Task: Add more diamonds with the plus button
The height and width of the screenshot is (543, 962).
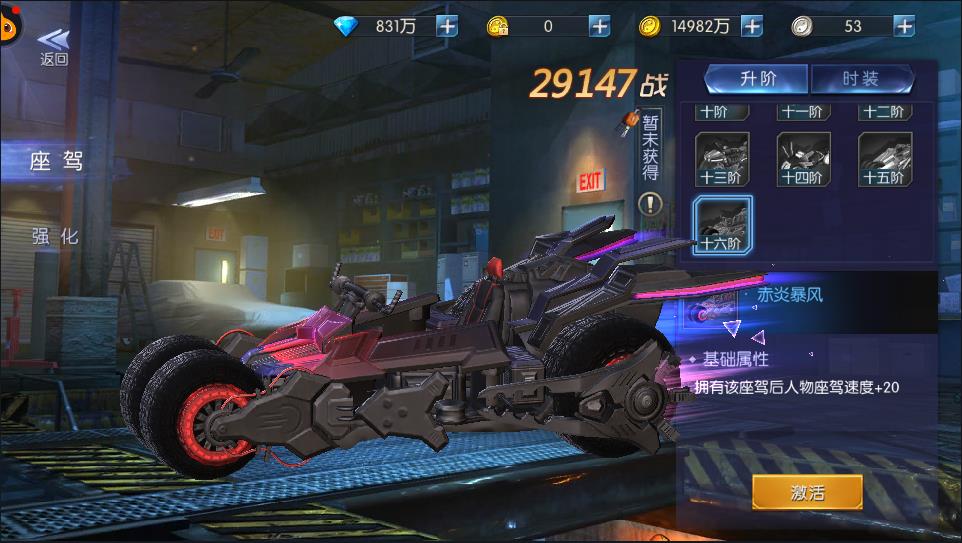Action: [x=446, y=27]
